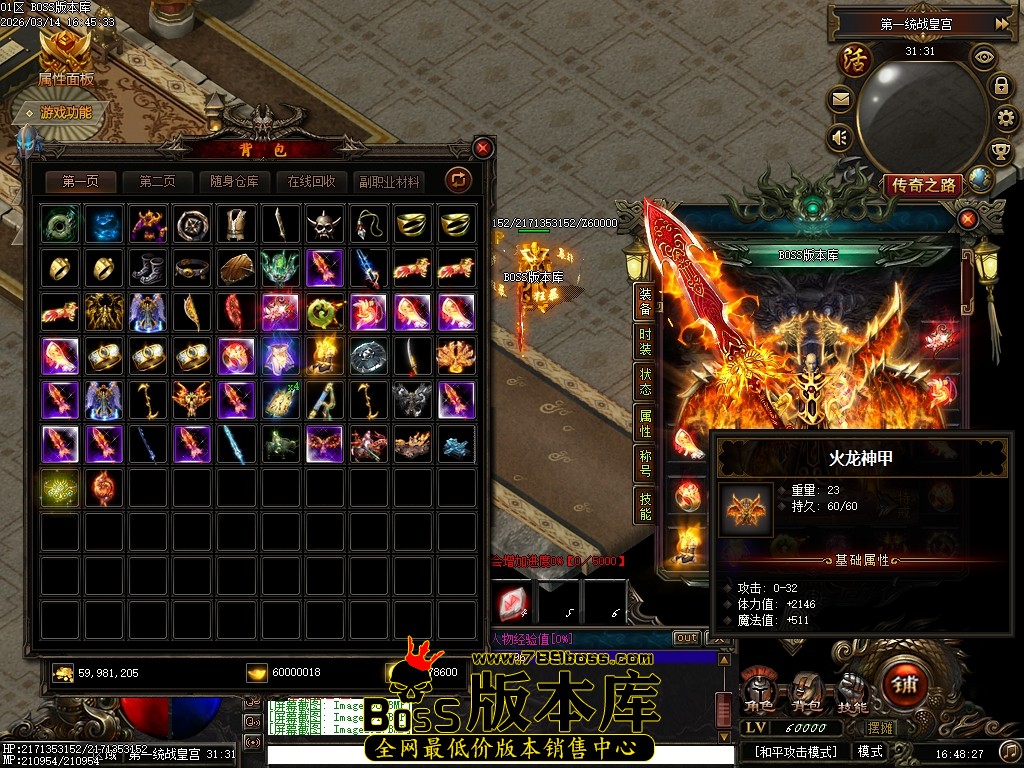Close the backpack window
1024x768 pixels.
pos(483,149)
